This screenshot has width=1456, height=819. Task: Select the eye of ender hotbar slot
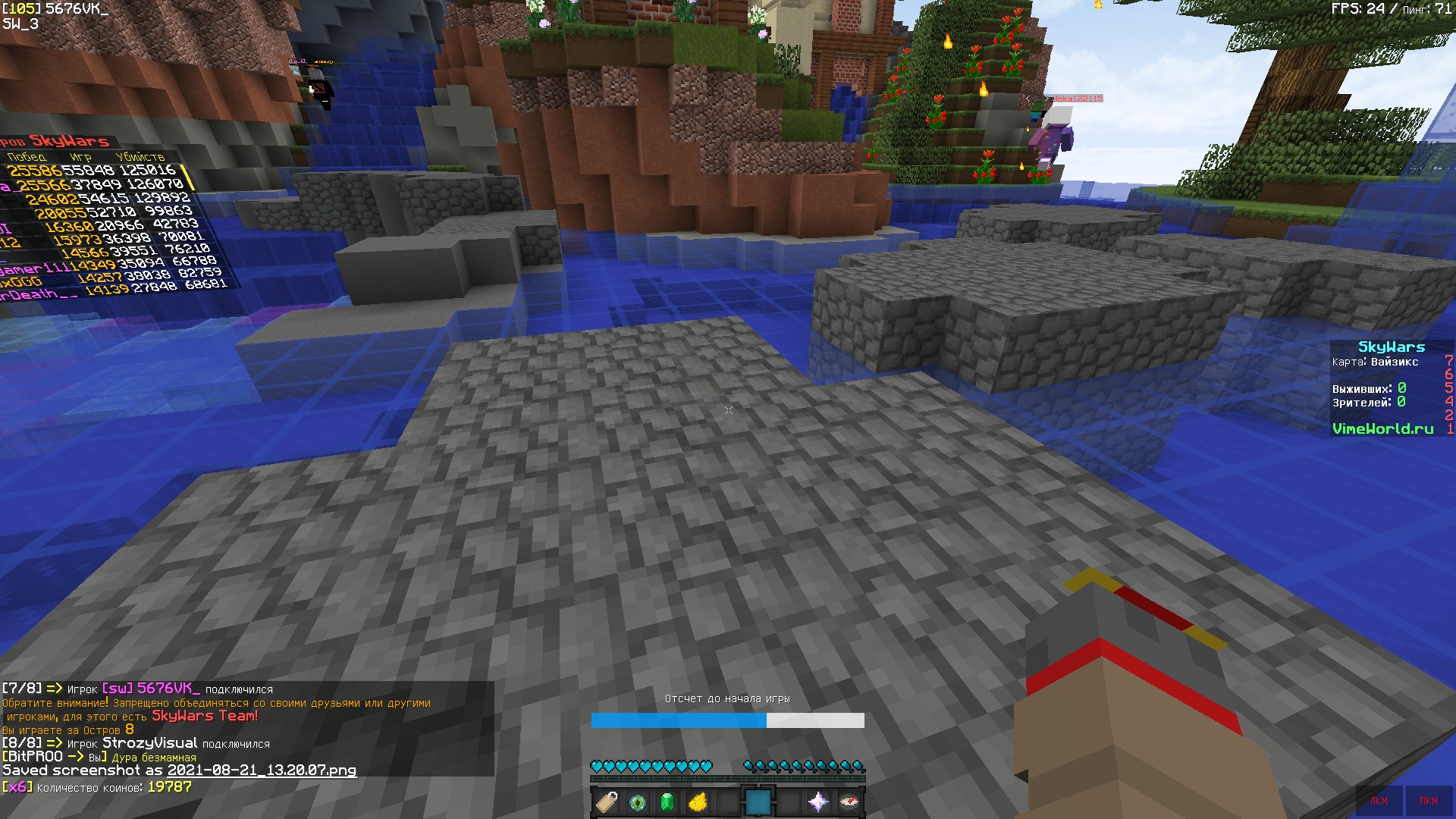[x=637, y=802]
